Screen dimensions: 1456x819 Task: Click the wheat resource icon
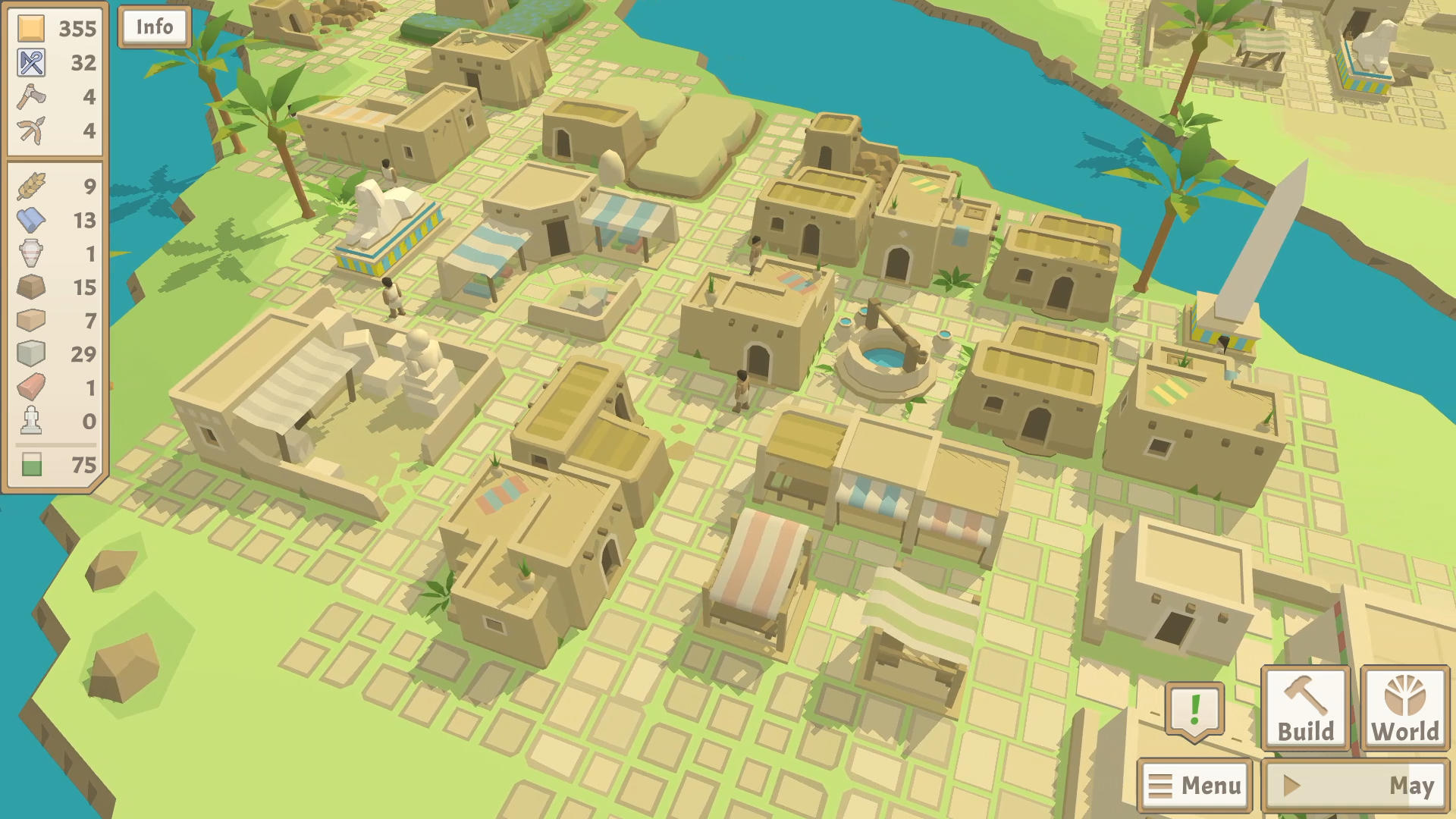coord(30,184)
